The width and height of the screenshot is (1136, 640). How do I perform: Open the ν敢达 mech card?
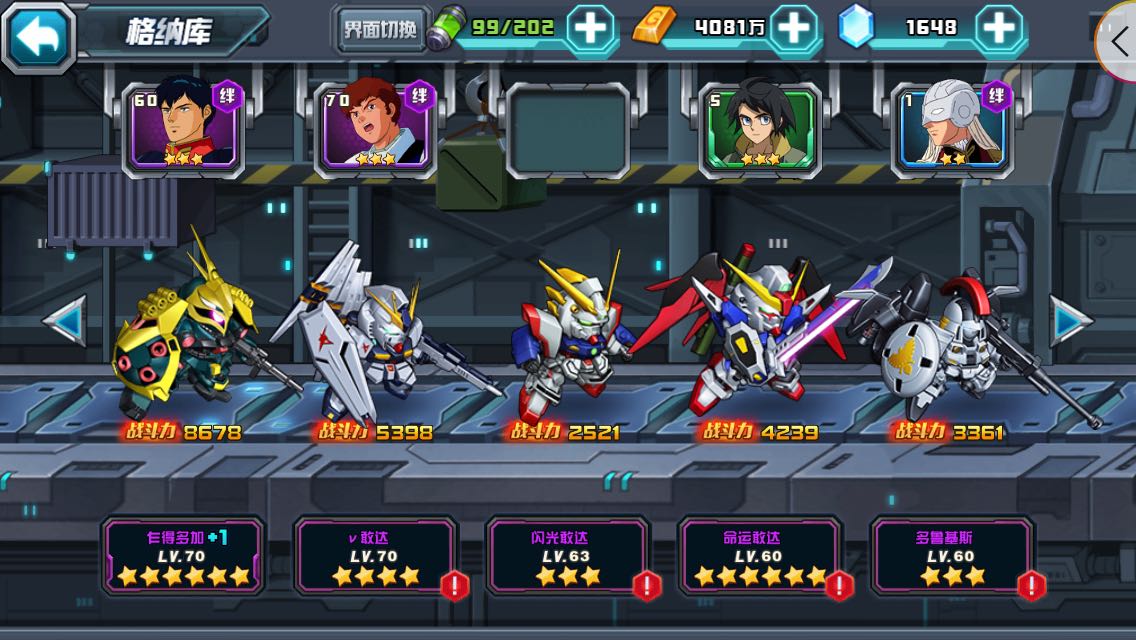[375, 556]
